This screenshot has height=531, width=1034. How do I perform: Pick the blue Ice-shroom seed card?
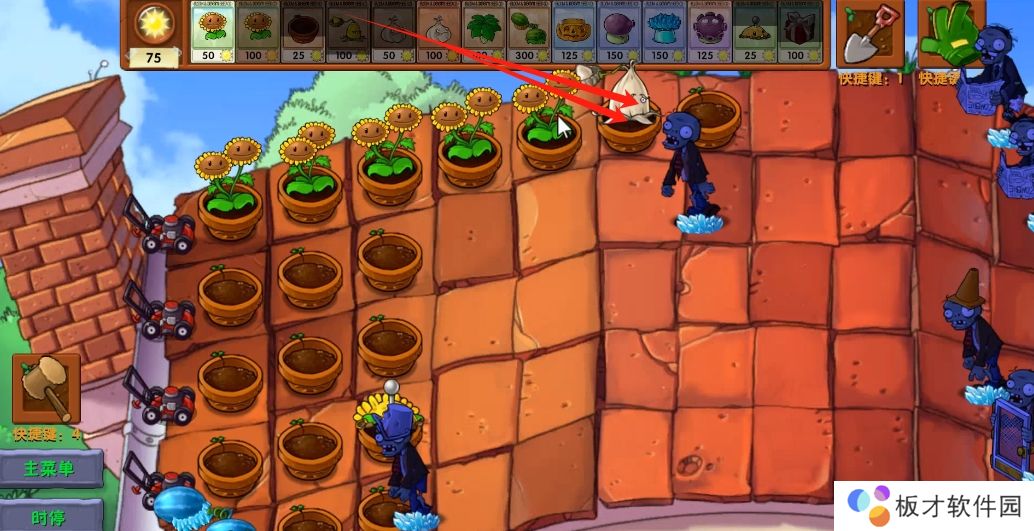[x=664, y=33]
